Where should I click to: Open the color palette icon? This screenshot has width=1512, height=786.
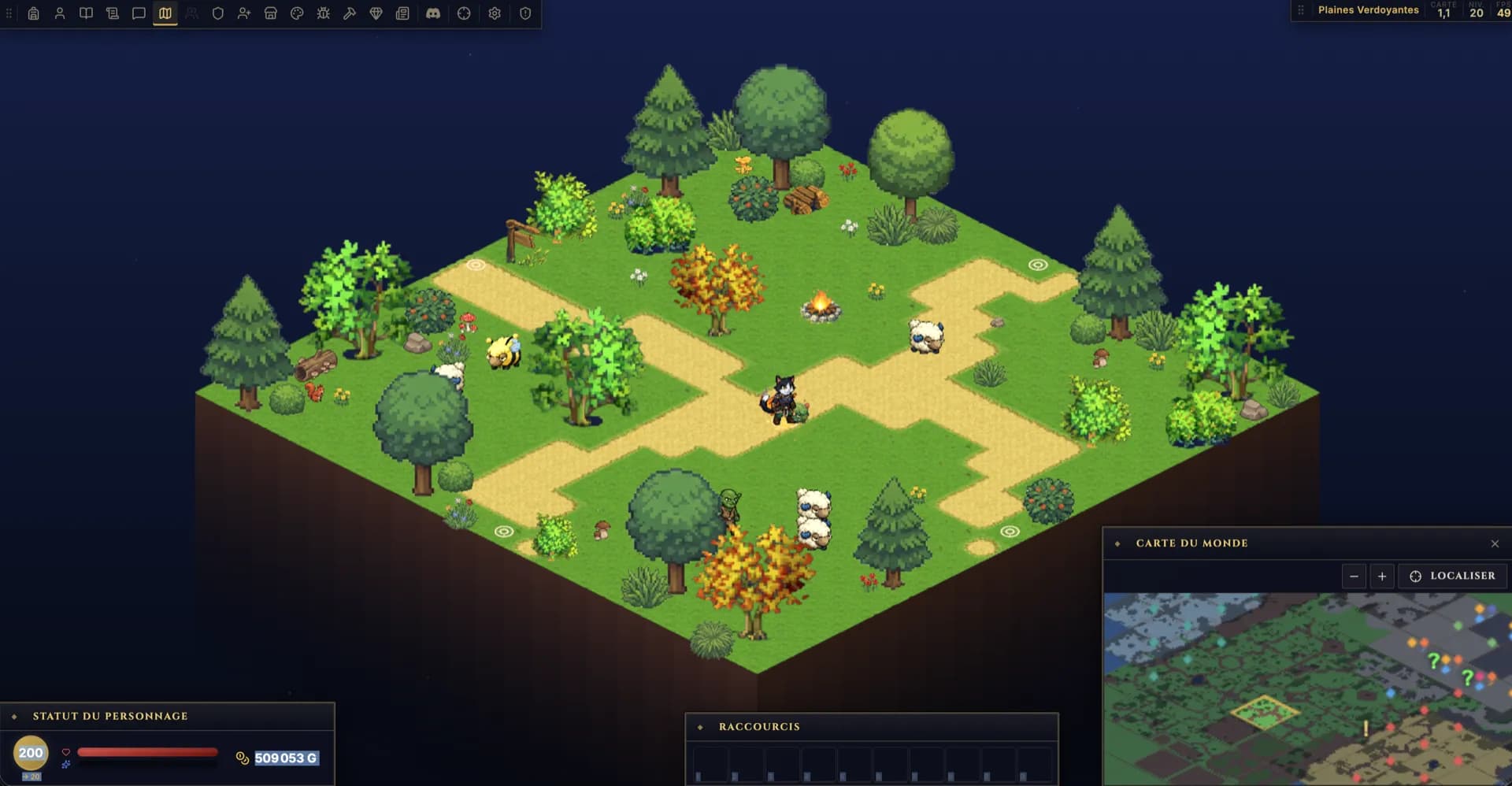[x=297, y=13]
